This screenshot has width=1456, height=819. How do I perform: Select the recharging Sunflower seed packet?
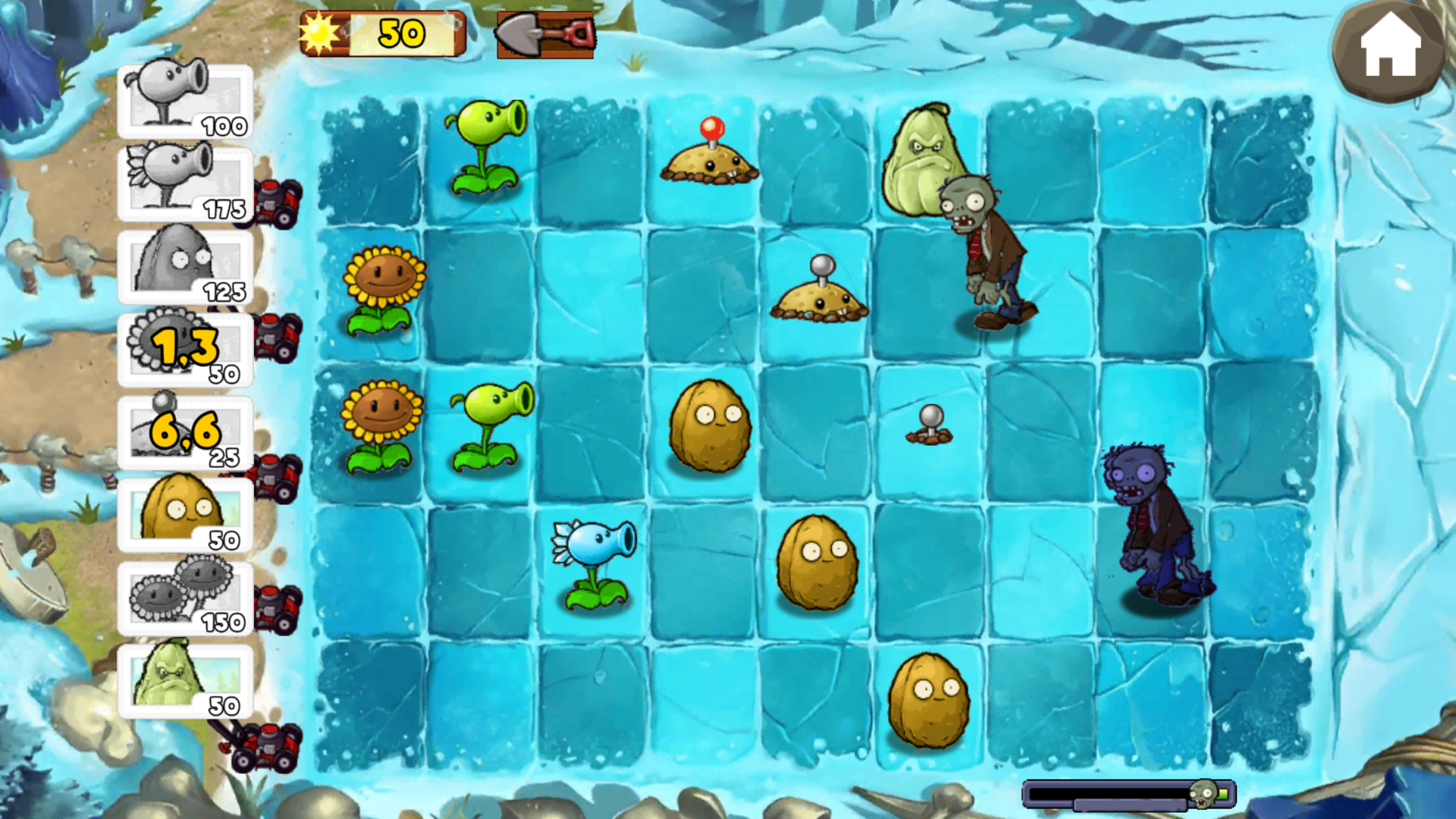click(x=184, y=347)
